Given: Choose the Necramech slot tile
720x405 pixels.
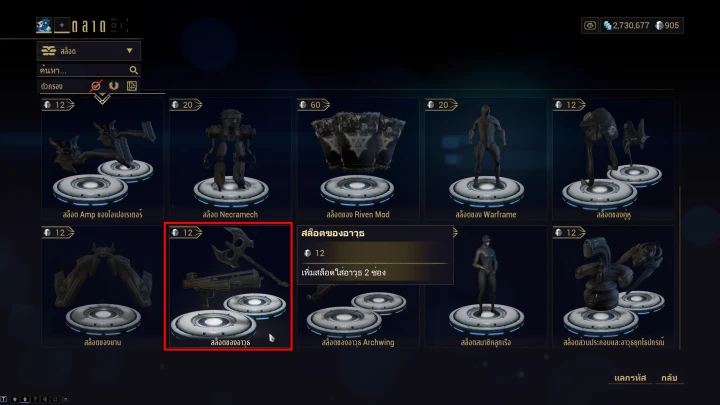Looking at the screenshot, I should tap(230, 160).
